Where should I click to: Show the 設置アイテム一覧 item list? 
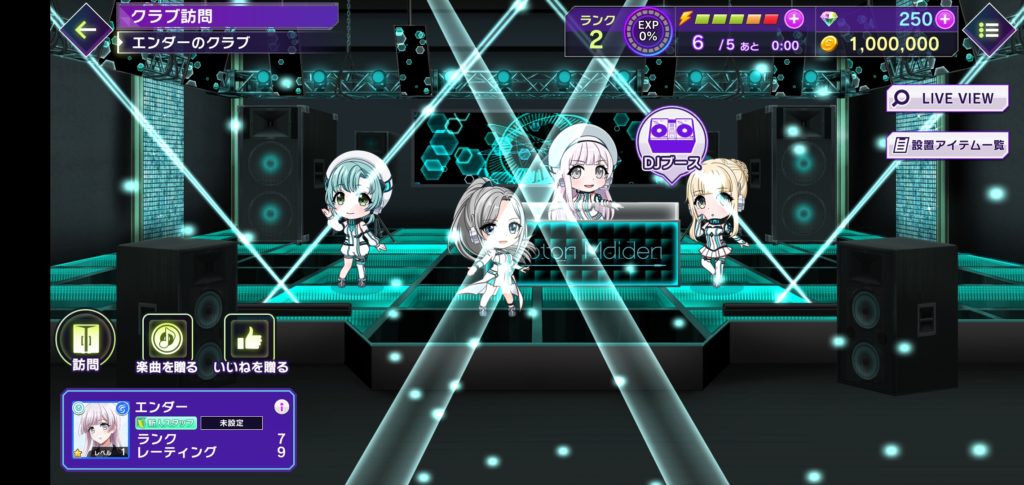pos(947,144)
